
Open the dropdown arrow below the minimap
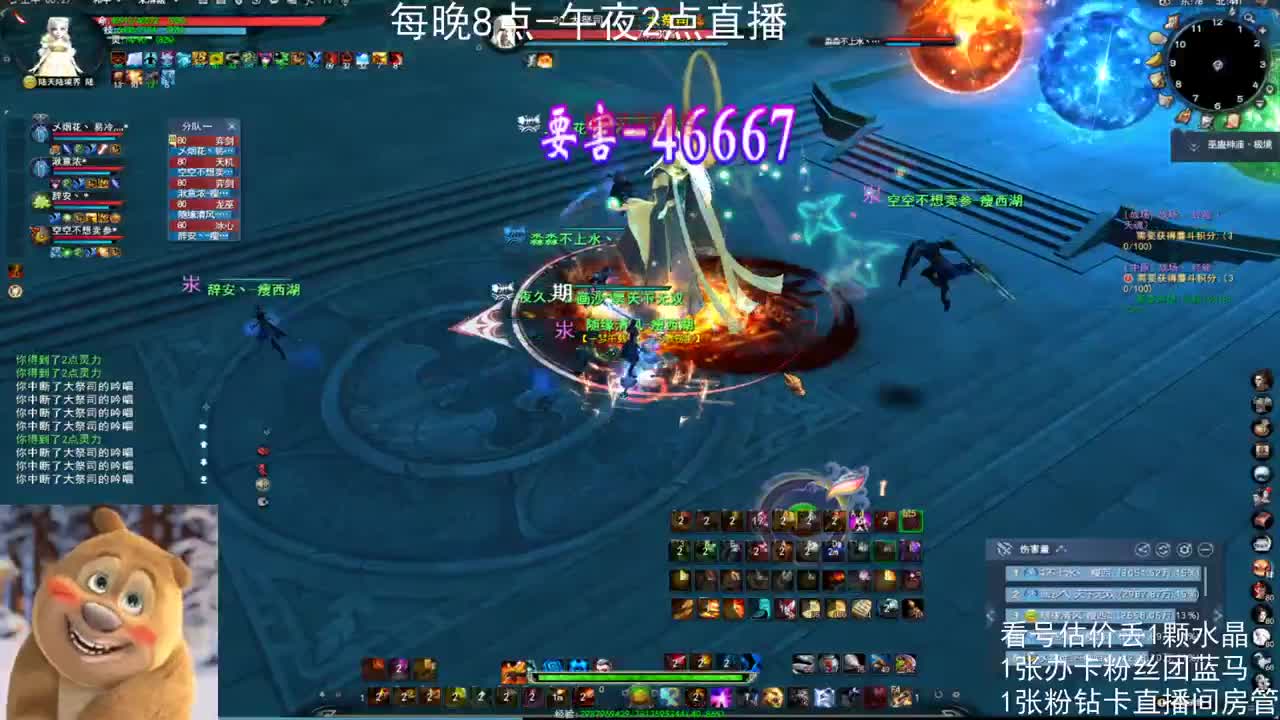click(x=1259, y=103)
